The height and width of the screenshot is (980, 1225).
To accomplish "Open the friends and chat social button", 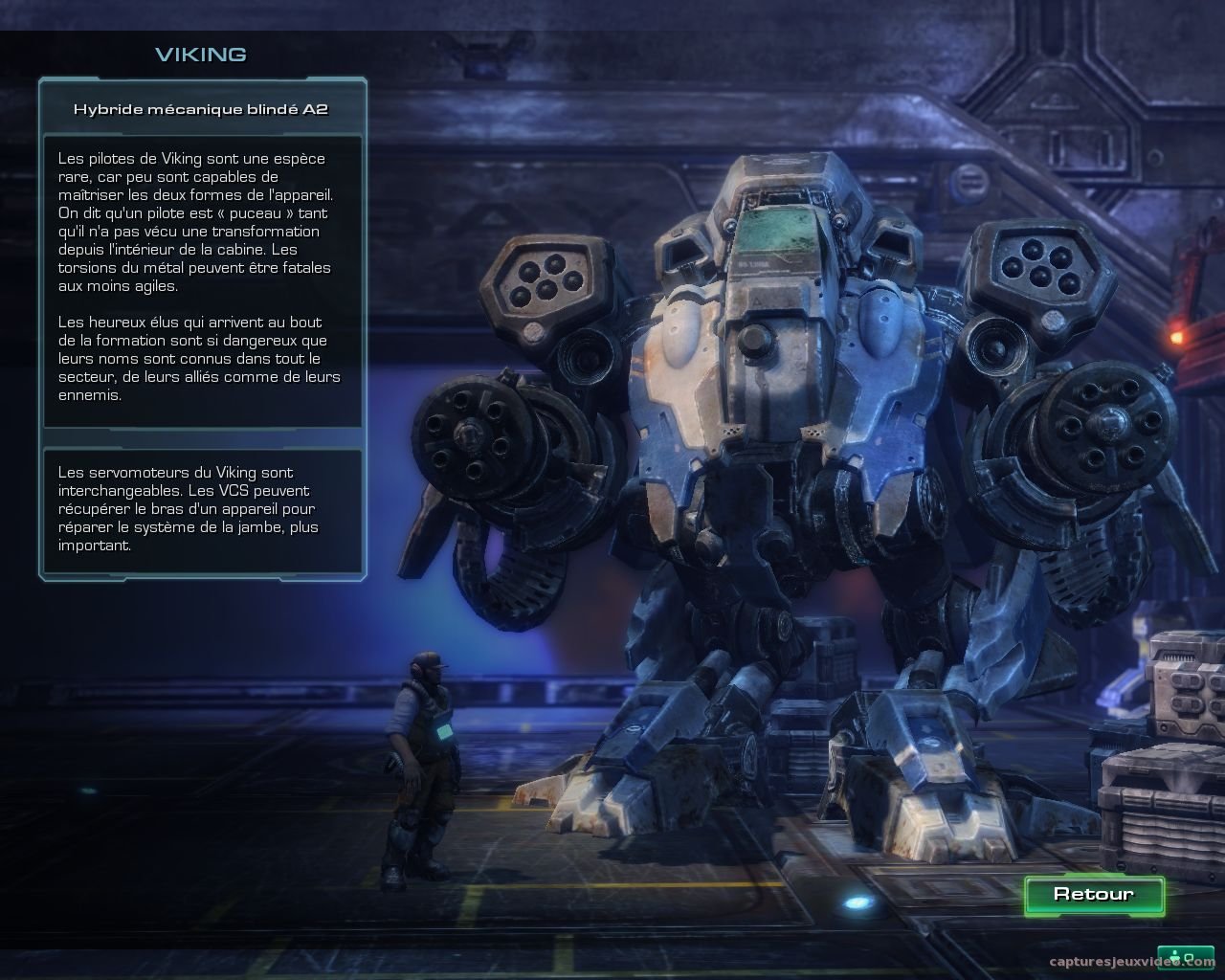I will click(1186, 957).
